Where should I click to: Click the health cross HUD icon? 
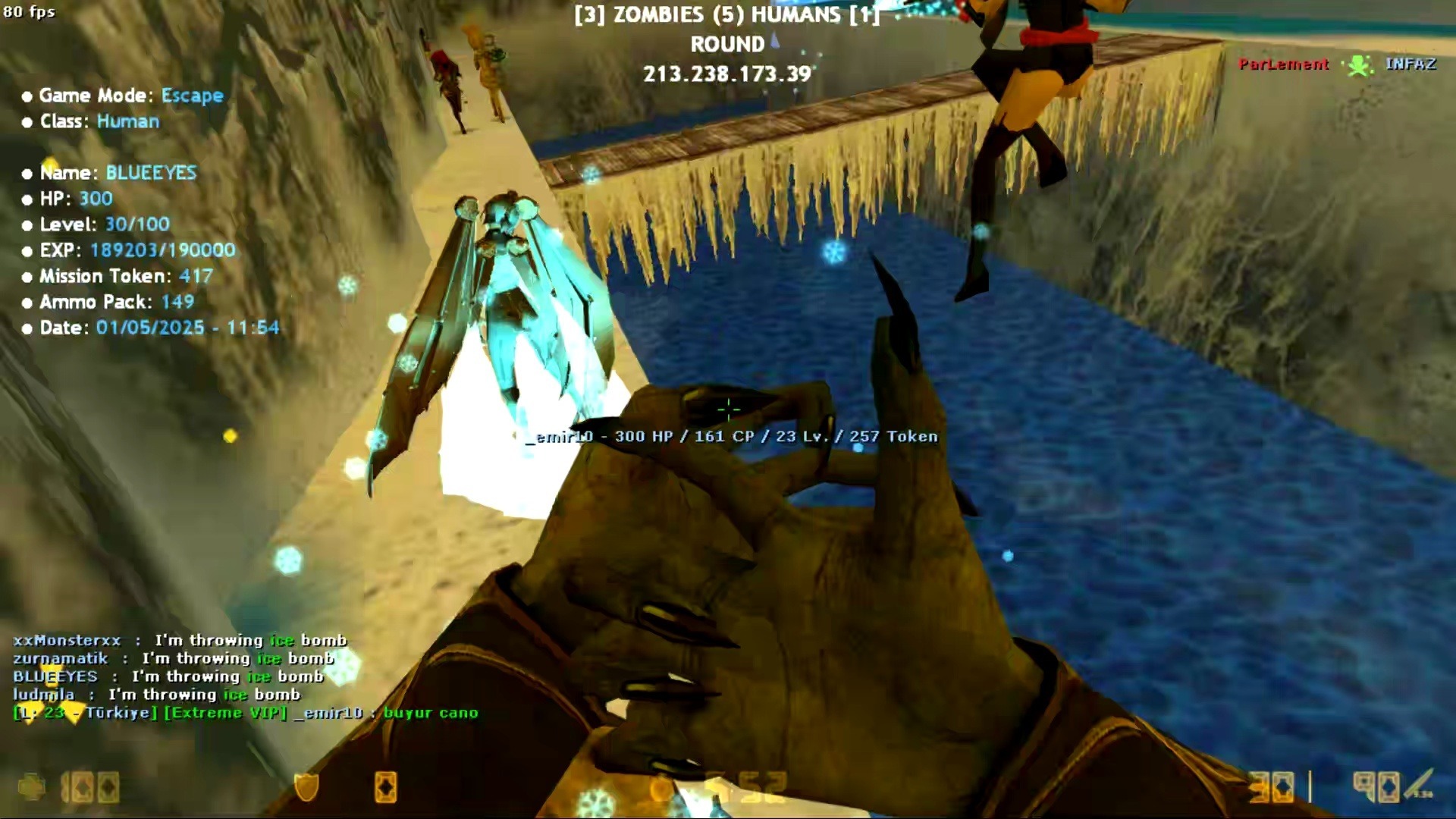(32, 788)
